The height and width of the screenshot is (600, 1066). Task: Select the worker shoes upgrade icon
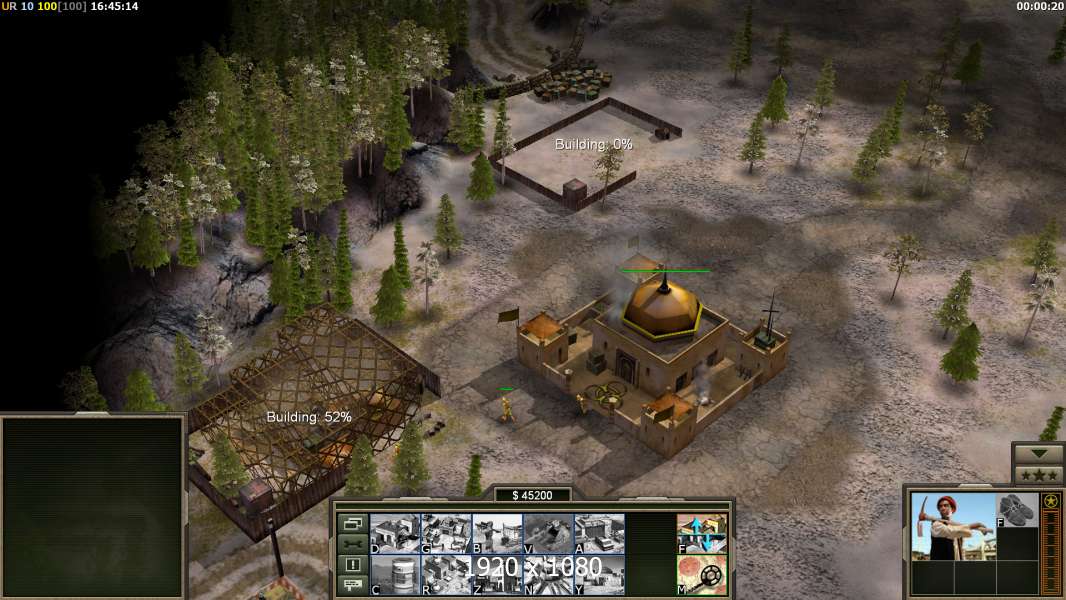1018,510
